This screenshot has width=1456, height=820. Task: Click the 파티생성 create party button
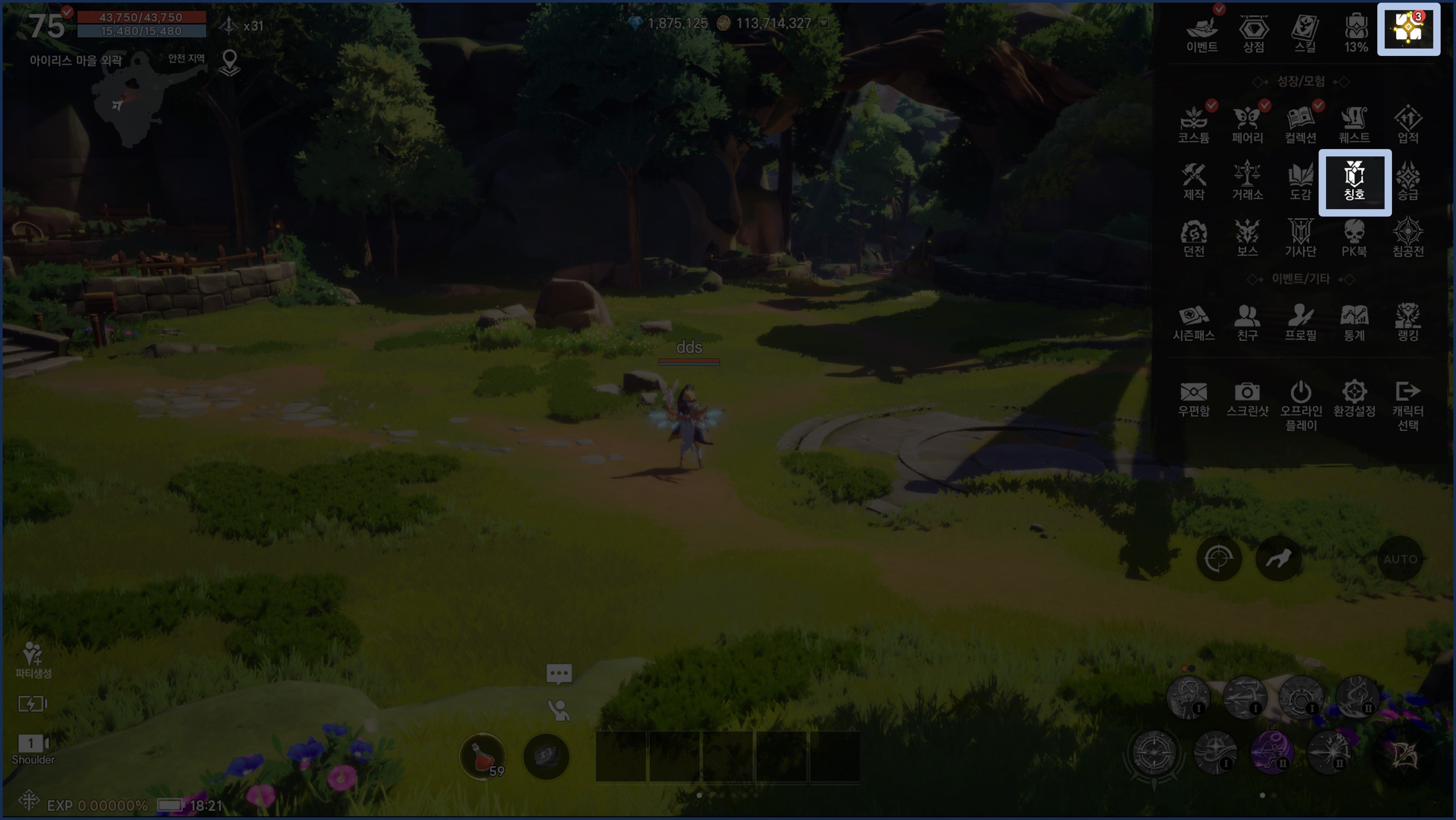[33, 659]
